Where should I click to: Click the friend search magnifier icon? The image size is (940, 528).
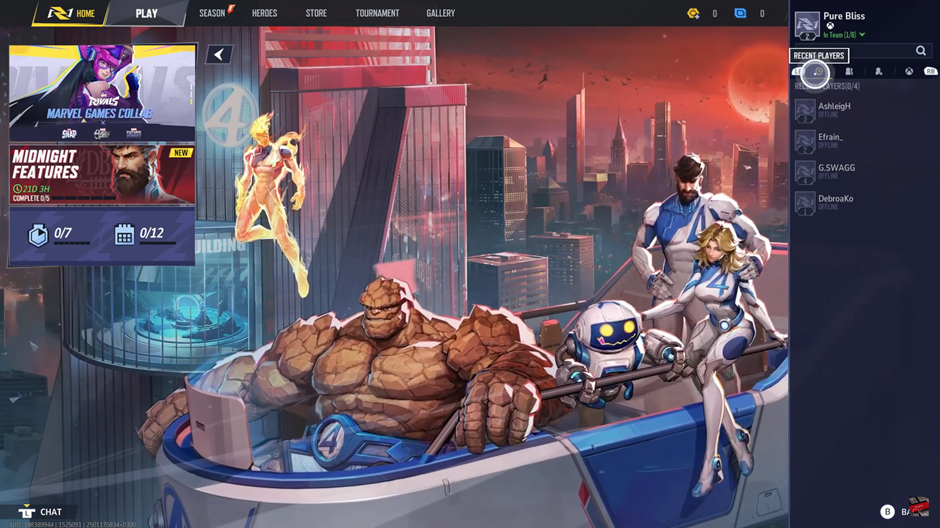click(x=921, y=51)
